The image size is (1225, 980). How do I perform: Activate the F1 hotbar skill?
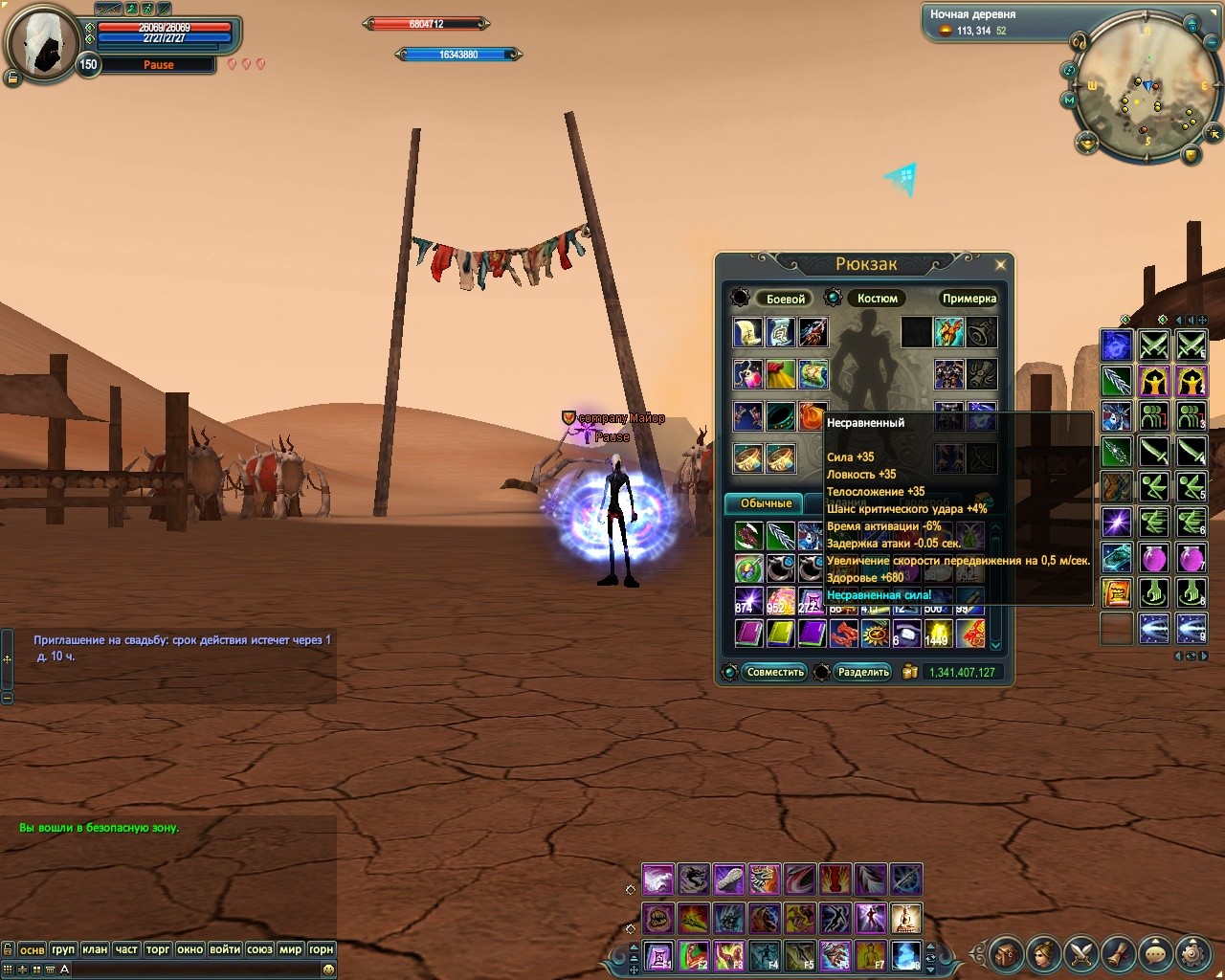(658, 955)
